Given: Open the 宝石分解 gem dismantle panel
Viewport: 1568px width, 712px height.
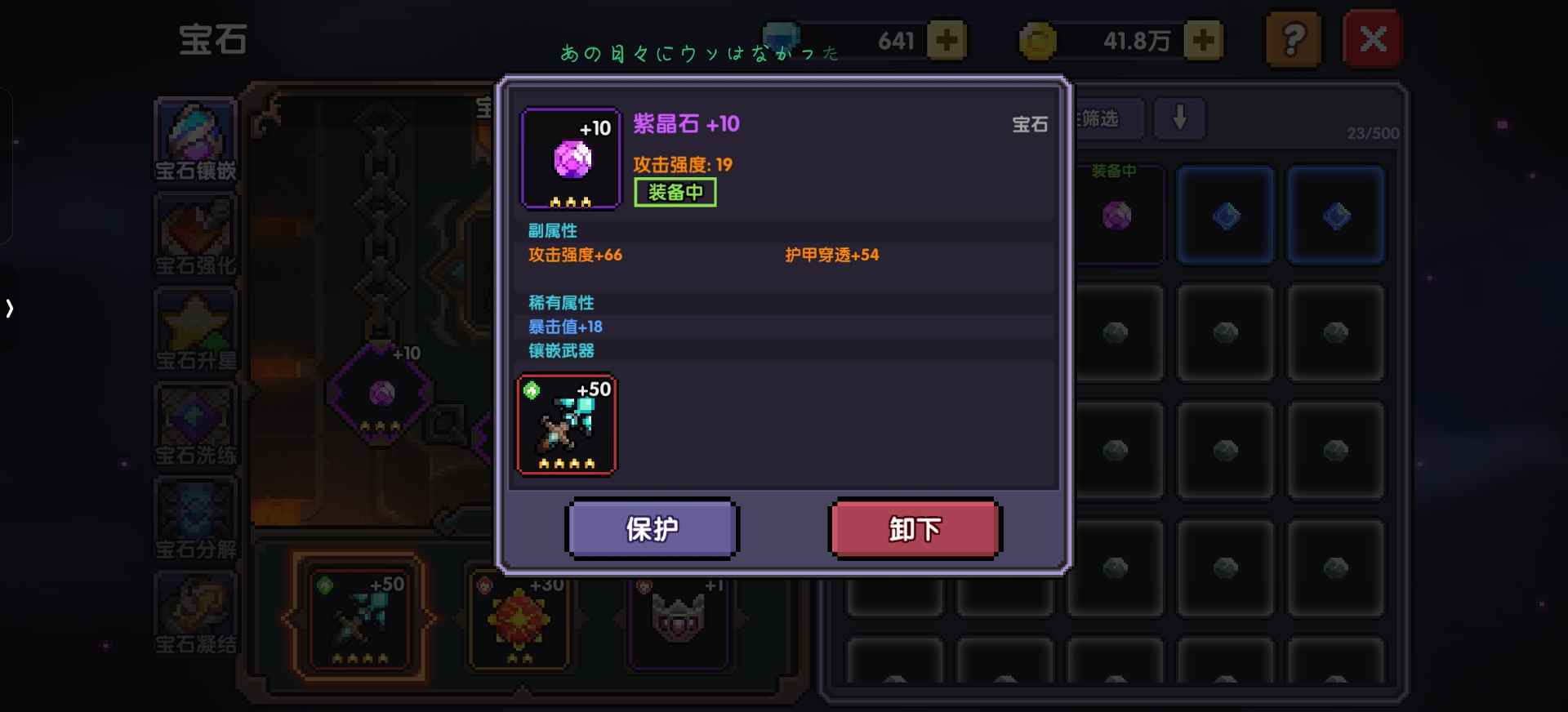Looking at the screenshot, I should [195, 518].
